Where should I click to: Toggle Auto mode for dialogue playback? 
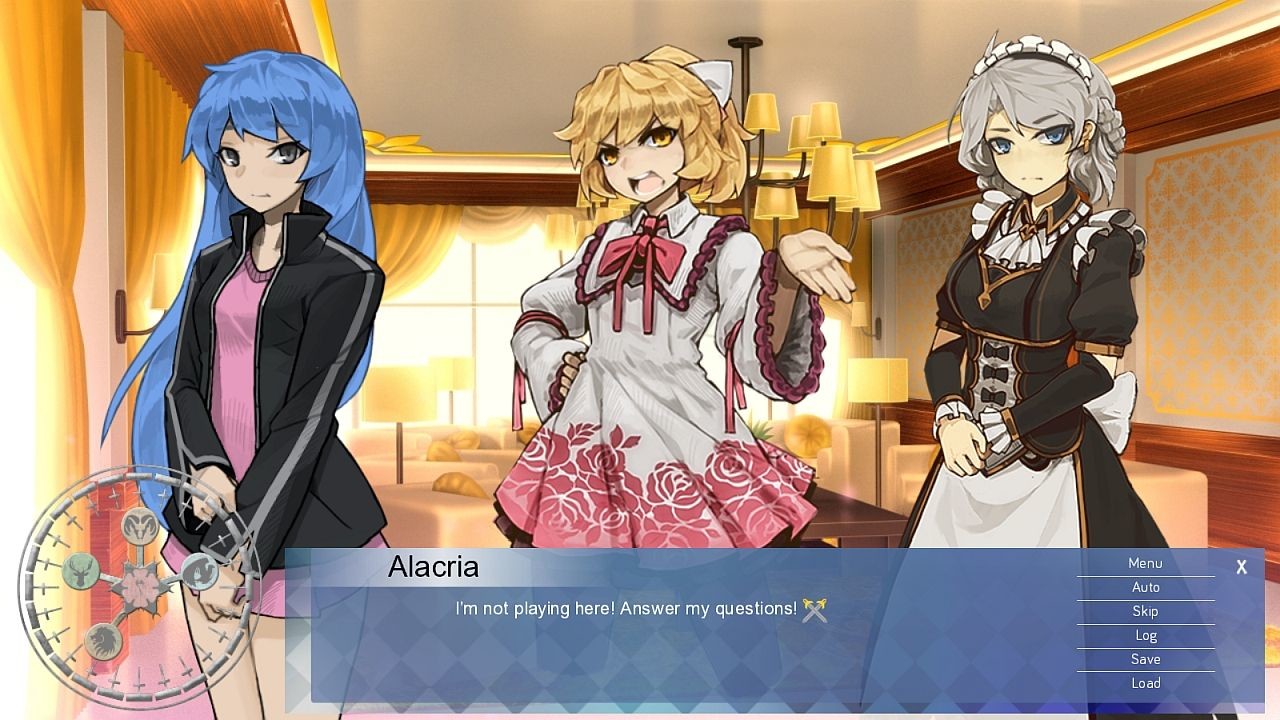[x=1146, y=587]
